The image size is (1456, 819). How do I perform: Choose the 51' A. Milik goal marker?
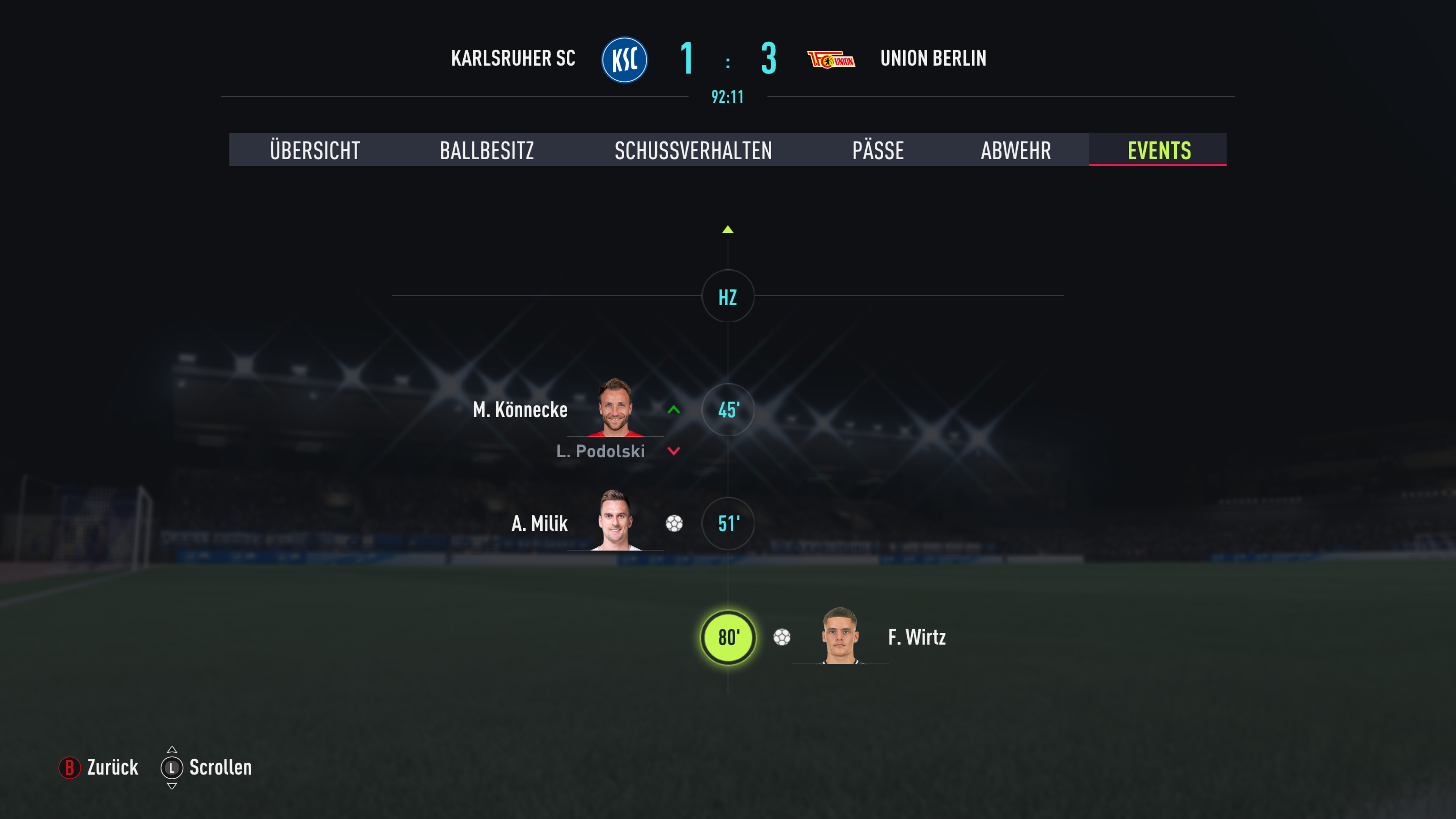(728, 523)
